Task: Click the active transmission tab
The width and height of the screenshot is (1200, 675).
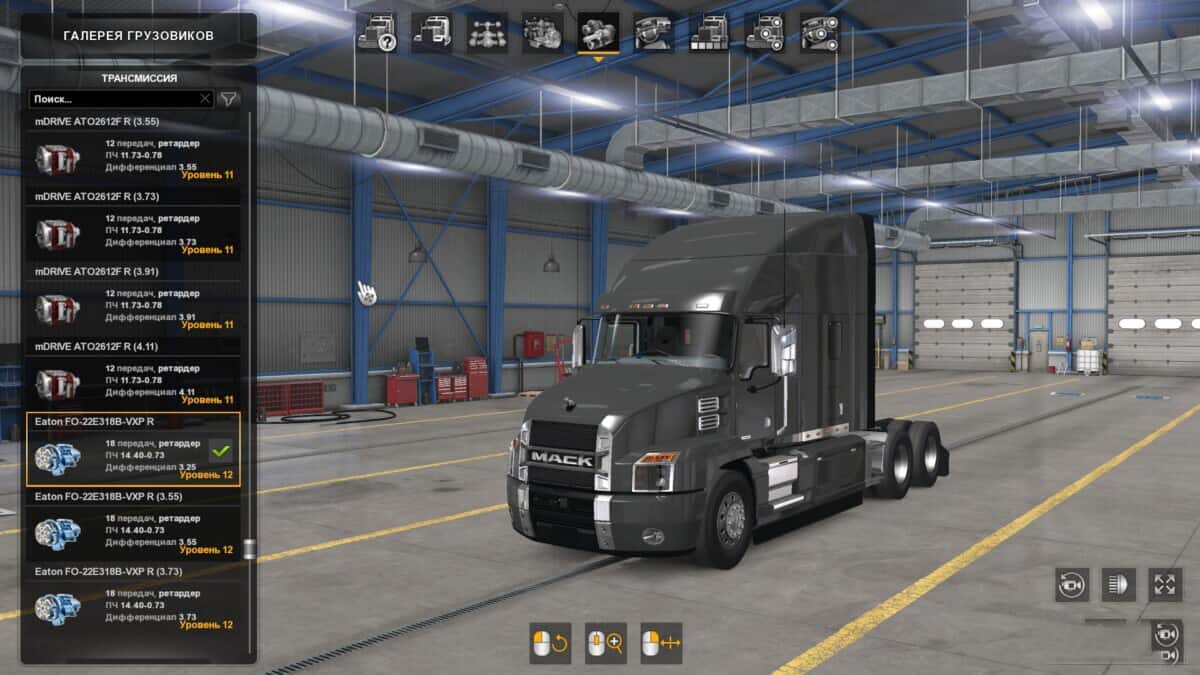Action: pos(598,33)
